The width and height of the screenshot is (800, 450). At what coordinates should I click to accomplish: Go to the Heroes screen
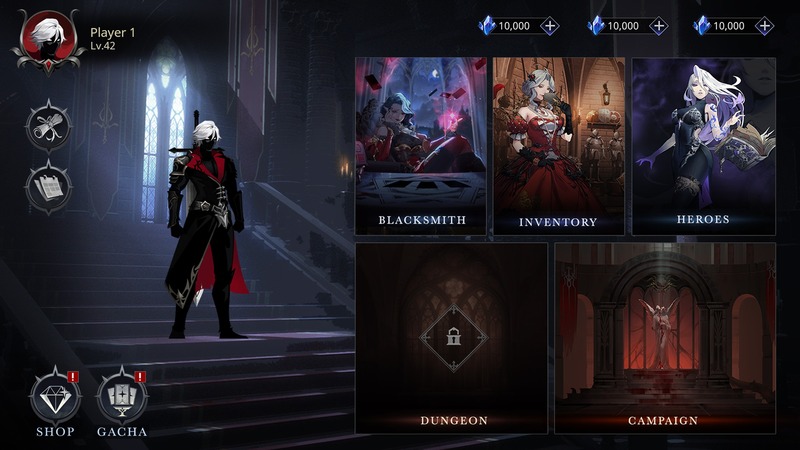pyautogui.click(x=703, y=146)
